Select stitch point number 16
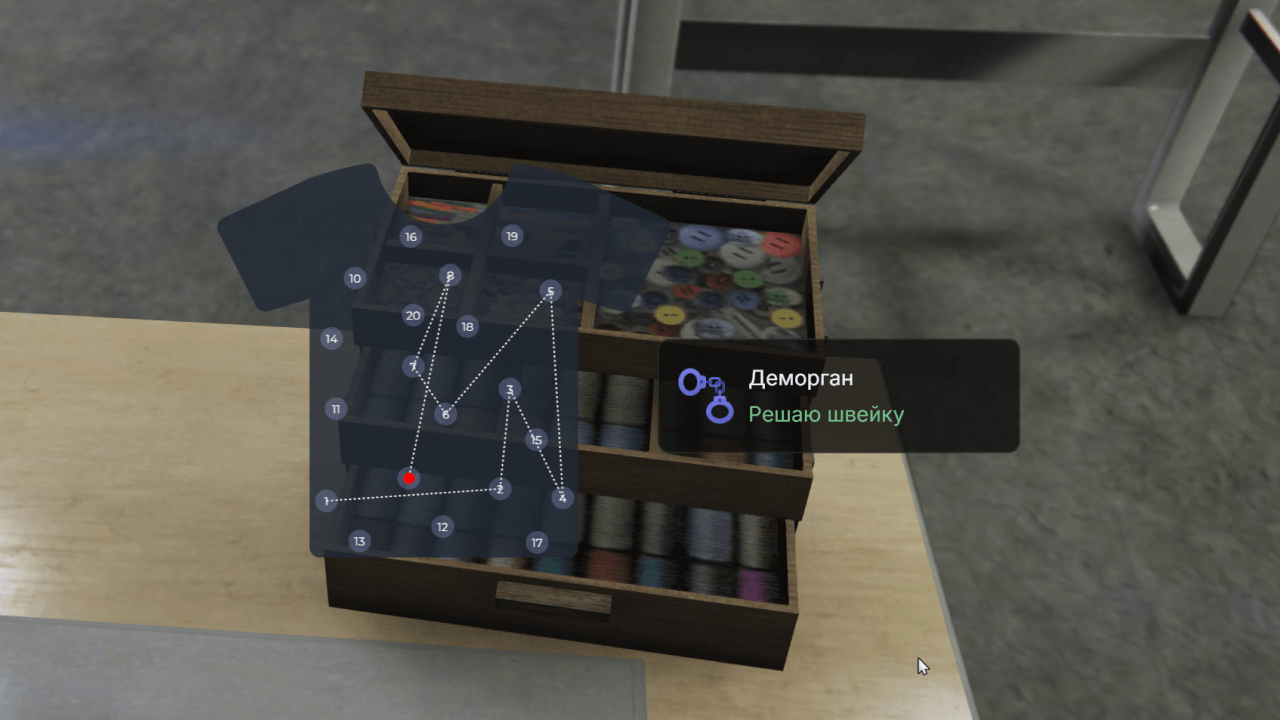This screenshot has height=720, width=1280. point(410,237)
